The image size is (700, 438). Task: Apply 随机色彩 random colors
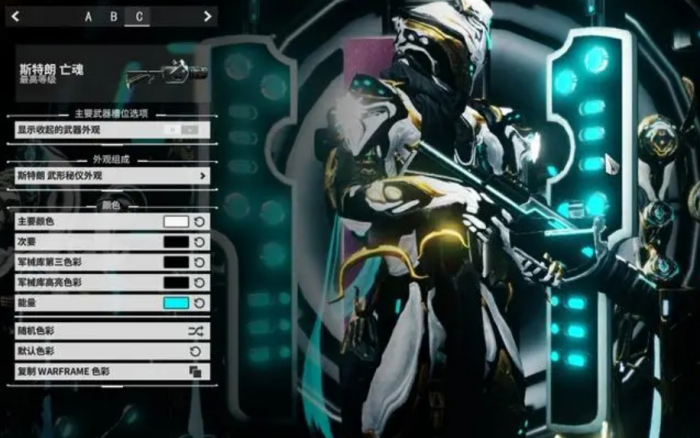tap(112, 329)
